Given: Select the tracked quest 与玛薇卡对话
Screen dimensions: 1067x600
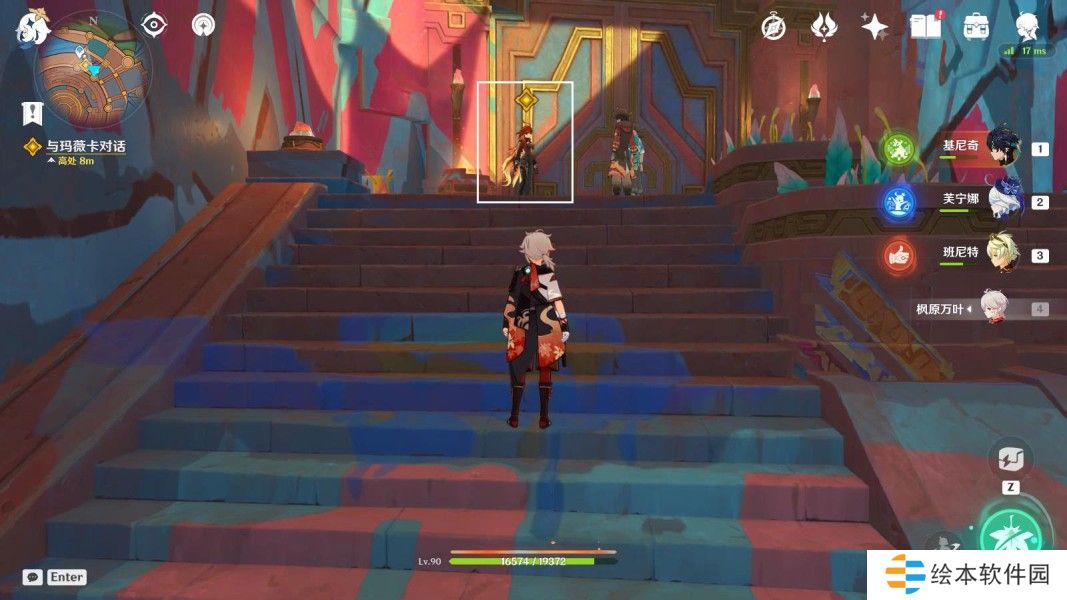Looking at the screenshot, I should click(x=85, y=147).
